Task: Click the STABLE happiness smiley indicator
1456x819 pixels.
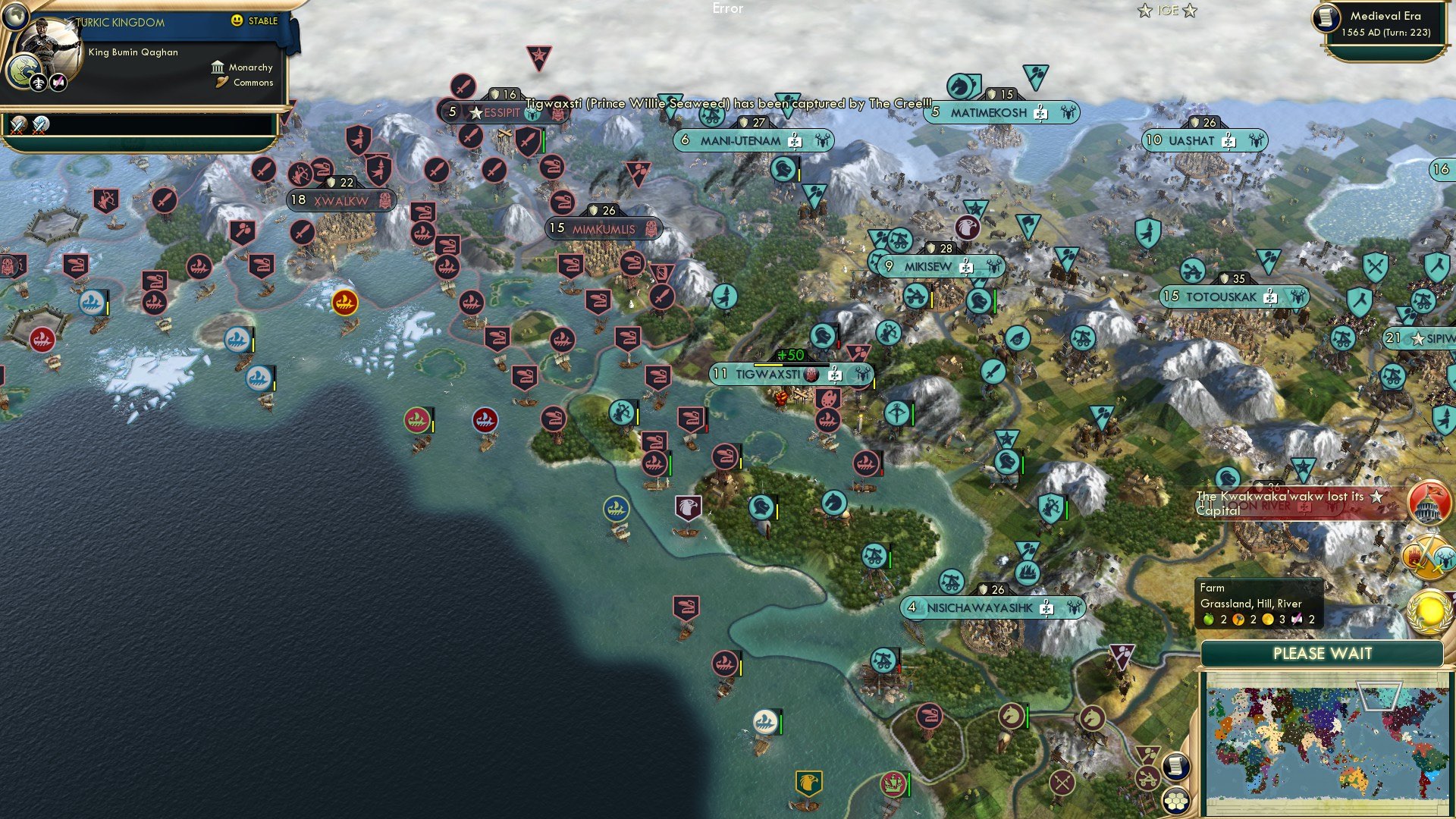Action: 238,21
